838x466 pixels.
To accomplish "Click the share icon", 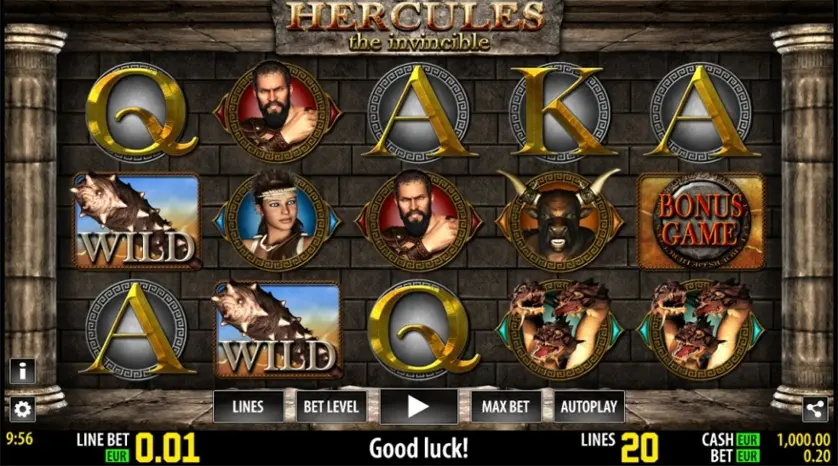I will (x=815, y=408).
